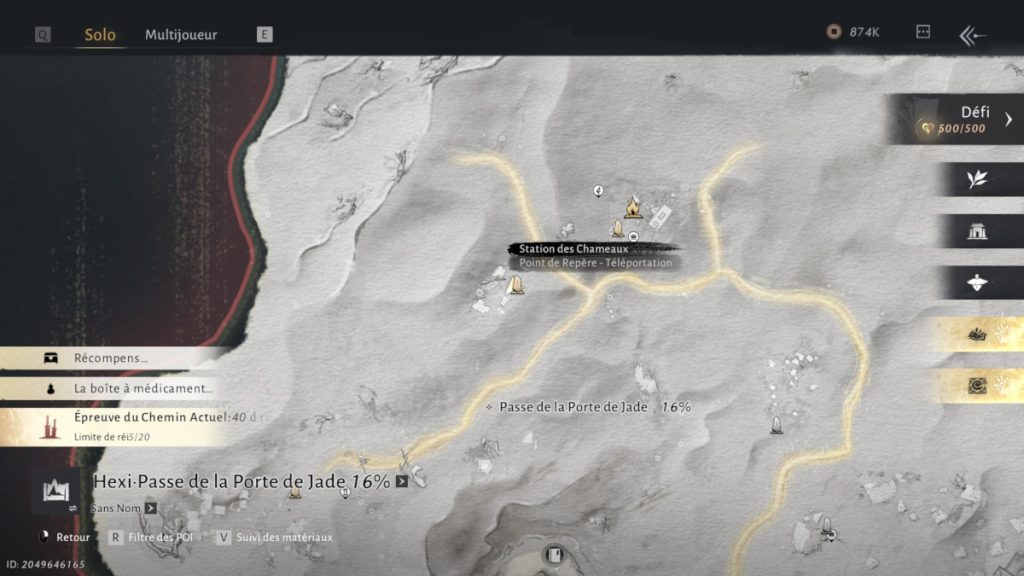Select the leaf sprig category button
The image size is (1024, 576).
click(x=977, y=179)
